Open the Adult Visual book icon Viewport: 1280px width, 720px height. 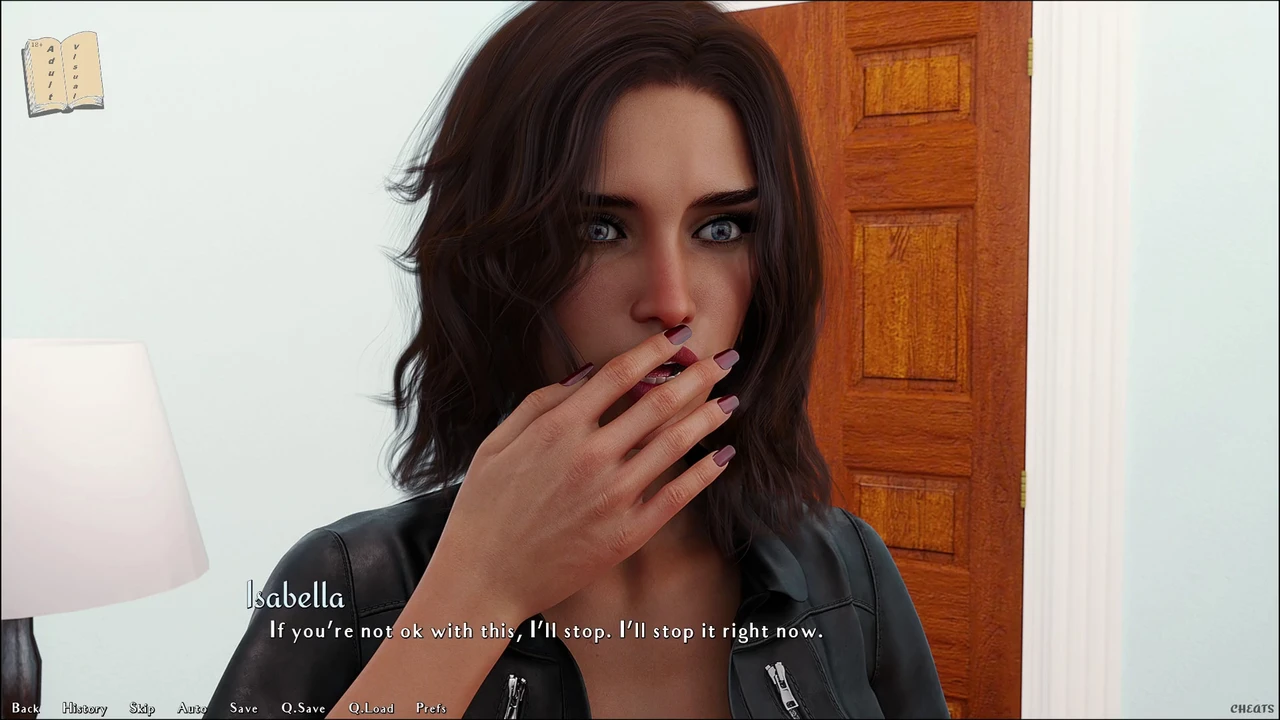click(x=63, y=73)
